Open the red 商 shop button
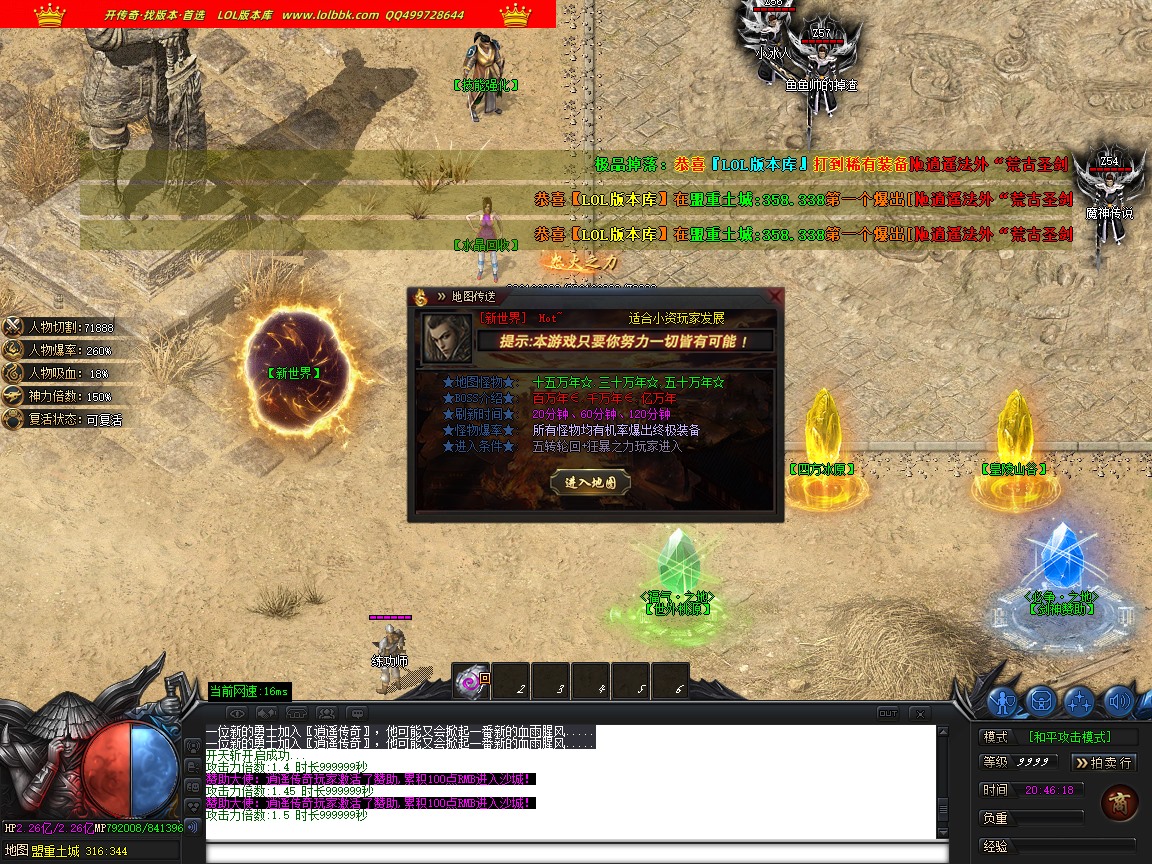This screenshot has width=1152, height=864. [1119, 803]
